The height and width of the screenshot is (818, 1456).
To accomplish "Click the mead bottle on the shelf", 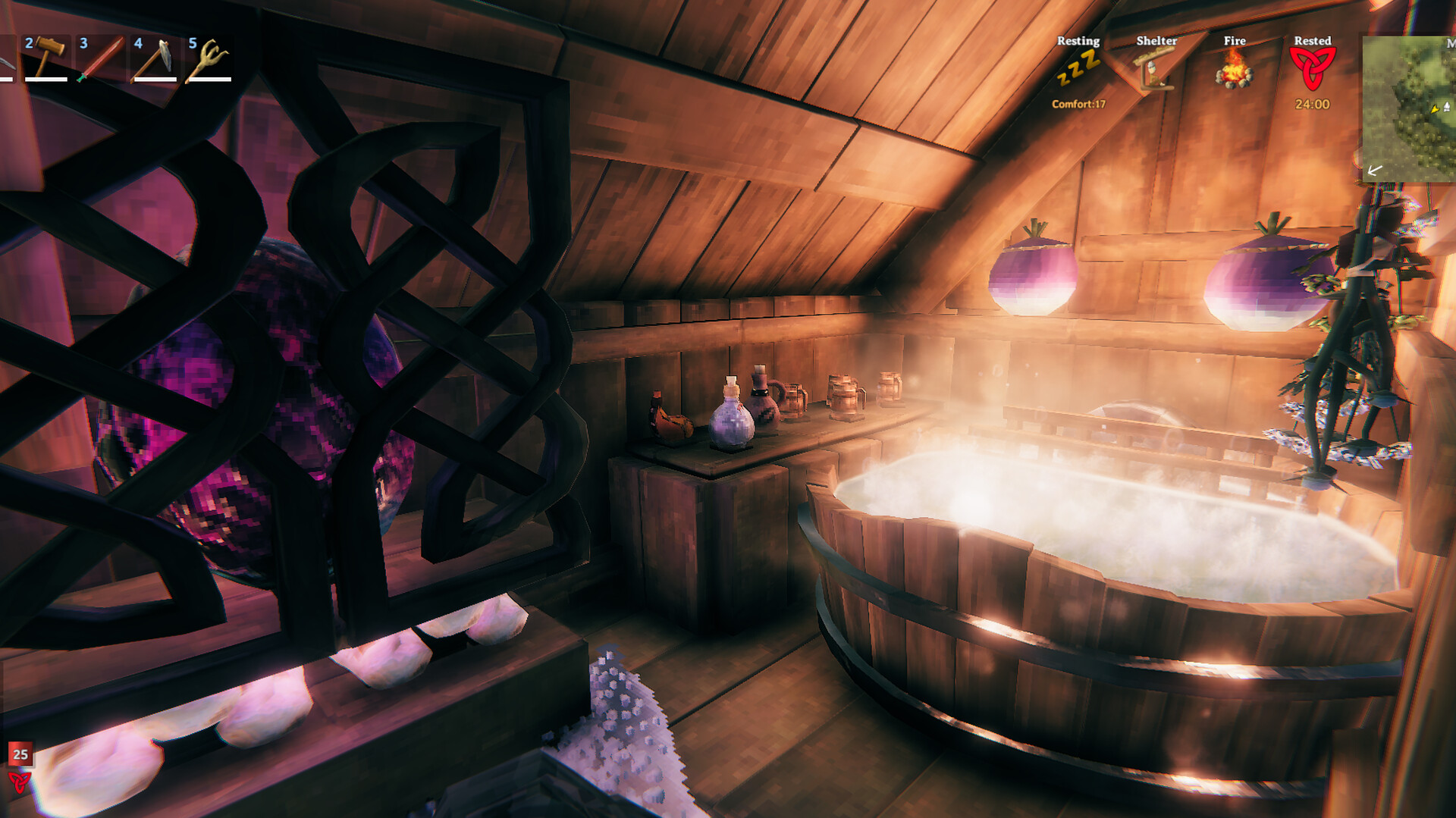I will [x=730, y=421].
